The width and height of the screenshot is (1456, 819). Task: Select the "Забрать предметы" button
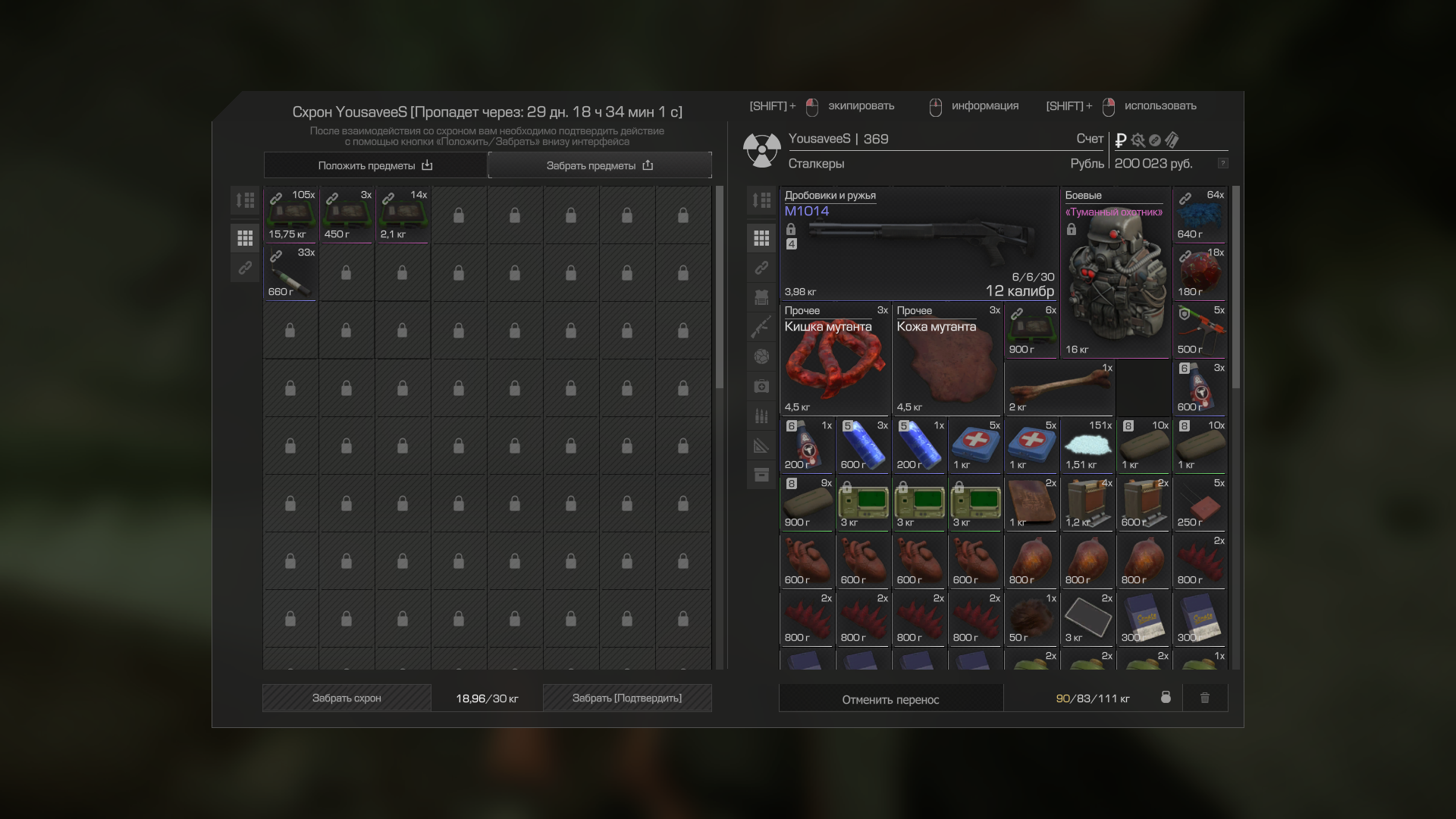pyautogui.click(x=599, y=165)
